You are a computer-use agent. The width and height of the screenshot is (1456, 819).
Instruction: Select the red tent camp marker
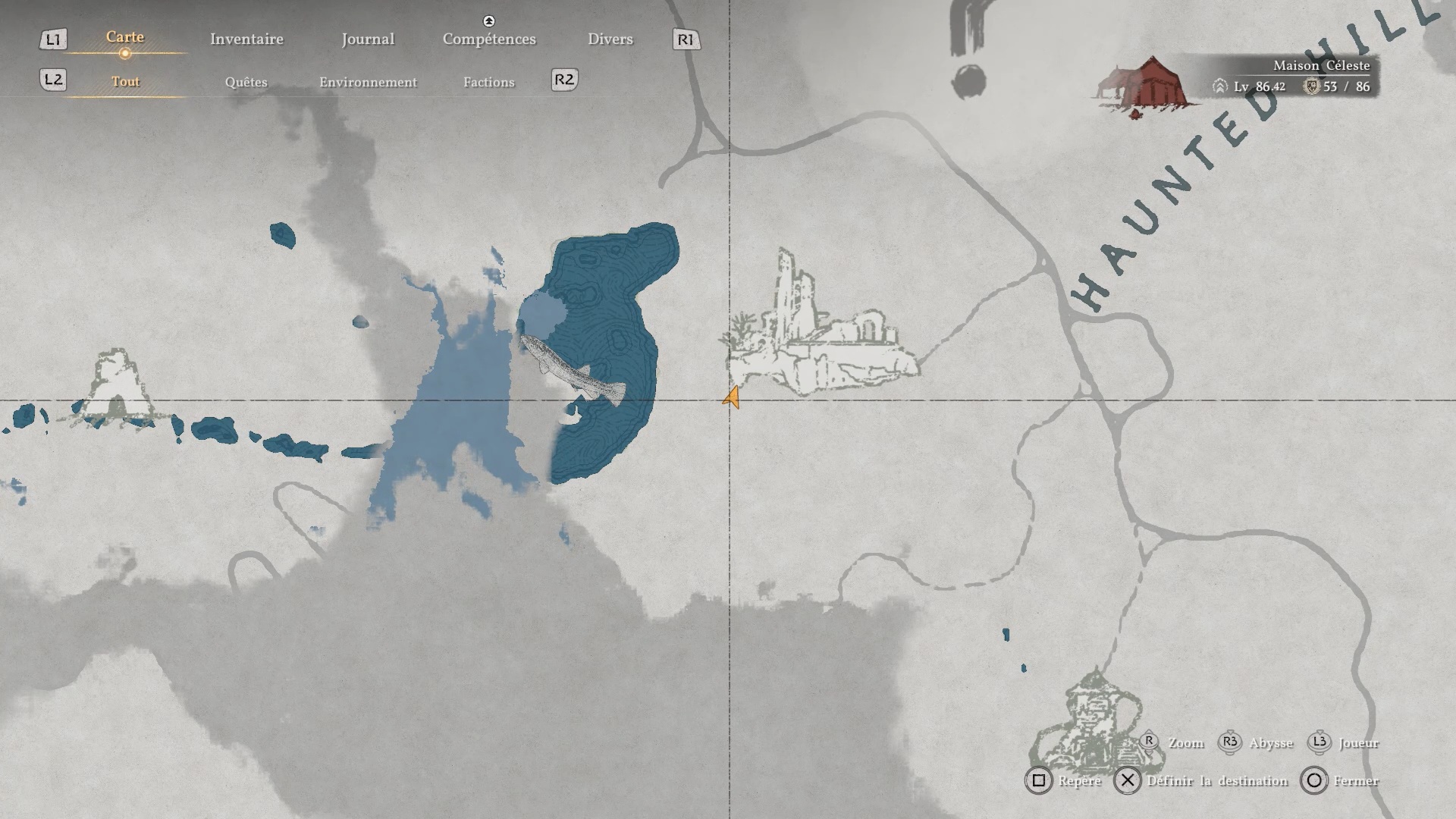coord(1147,86)
